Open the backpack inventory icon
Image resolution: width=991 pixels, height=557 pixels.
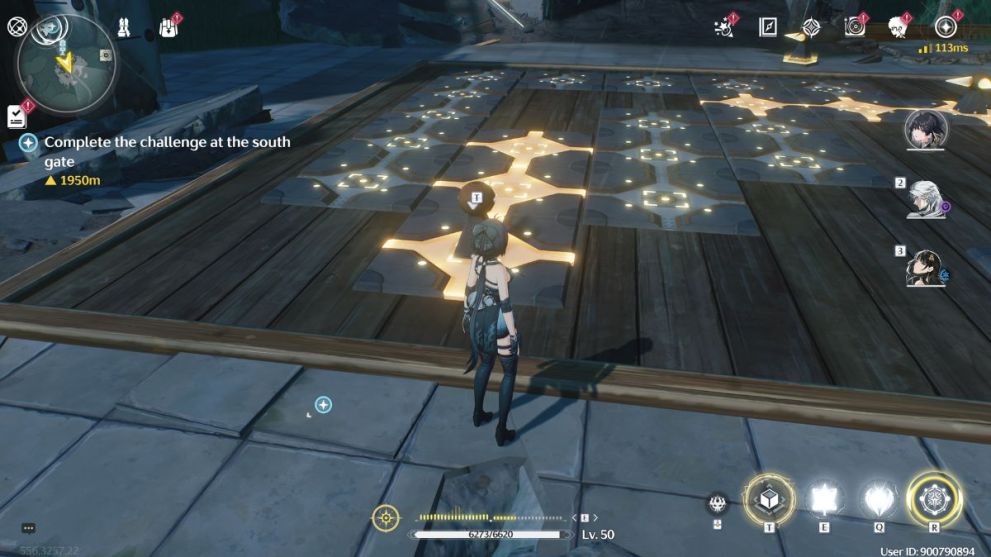(x=169, y=28)
